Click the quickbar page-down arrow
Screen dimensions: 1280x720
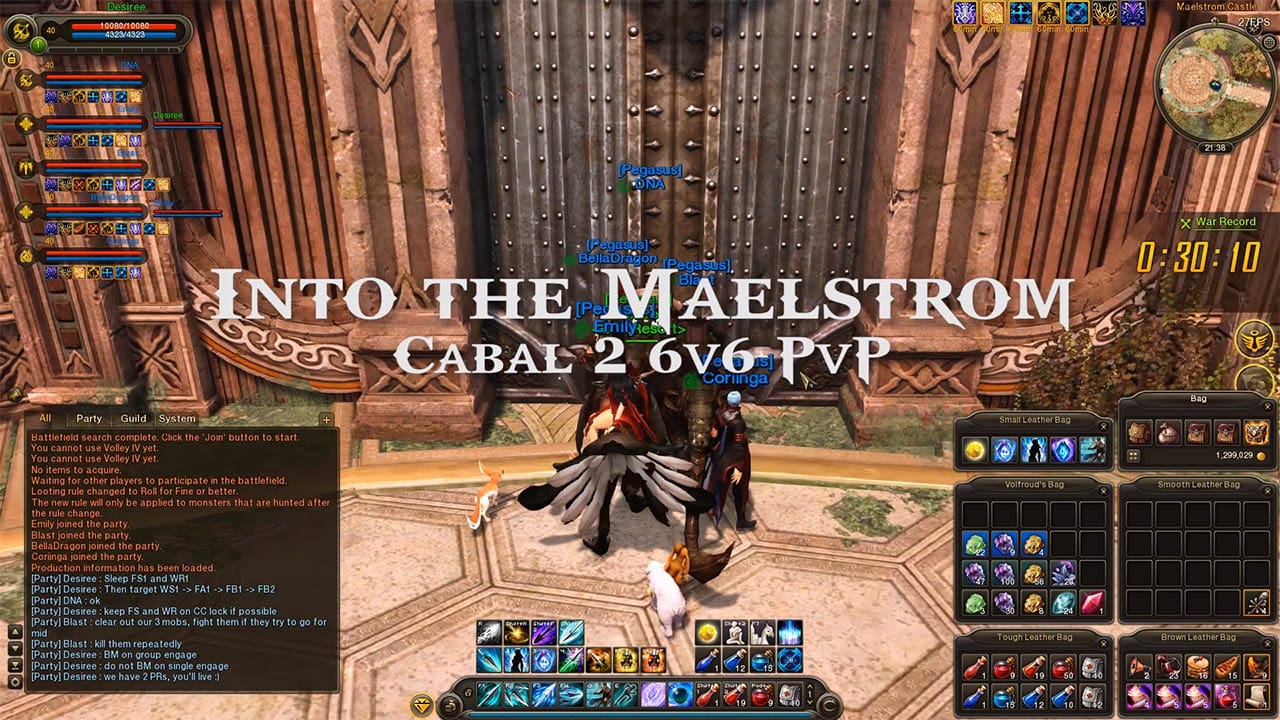pos(809,700)
